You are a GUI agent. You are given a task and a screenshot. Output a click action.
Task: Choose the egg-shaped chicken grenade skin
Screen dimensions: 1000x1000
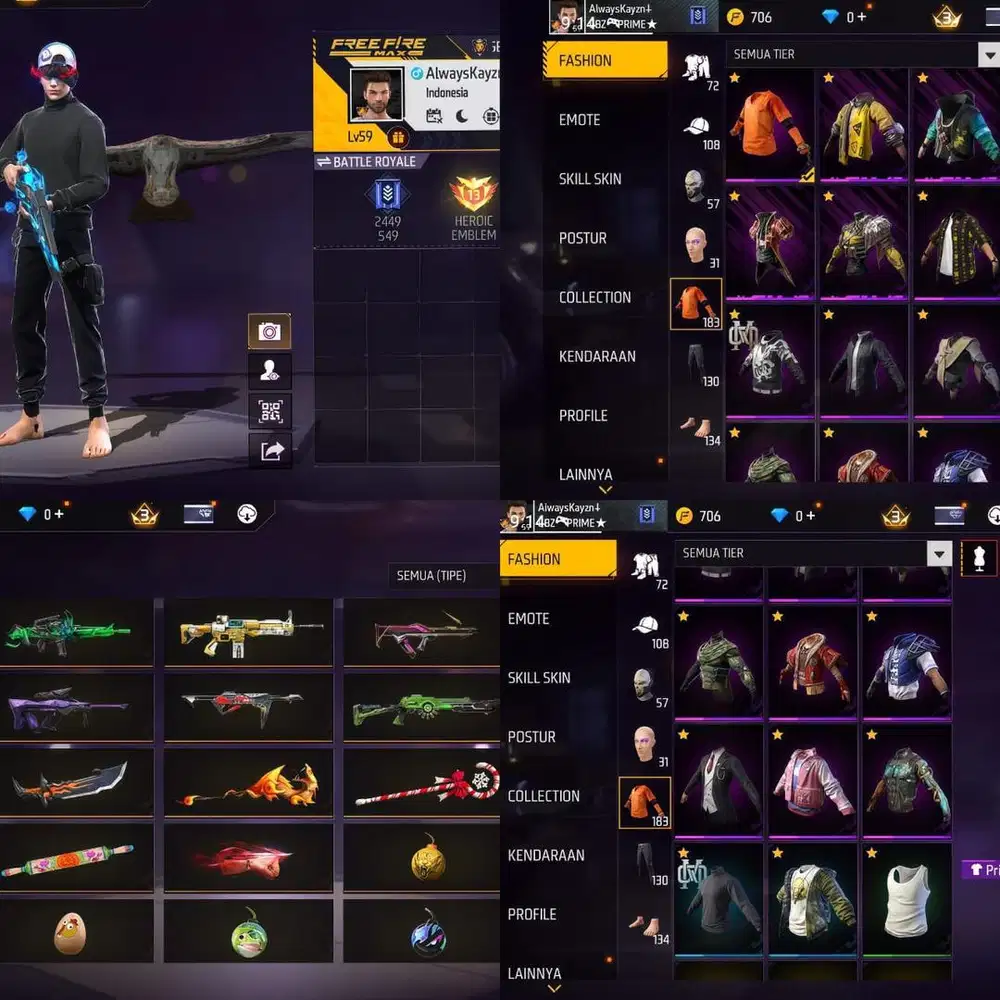(70, 932)
